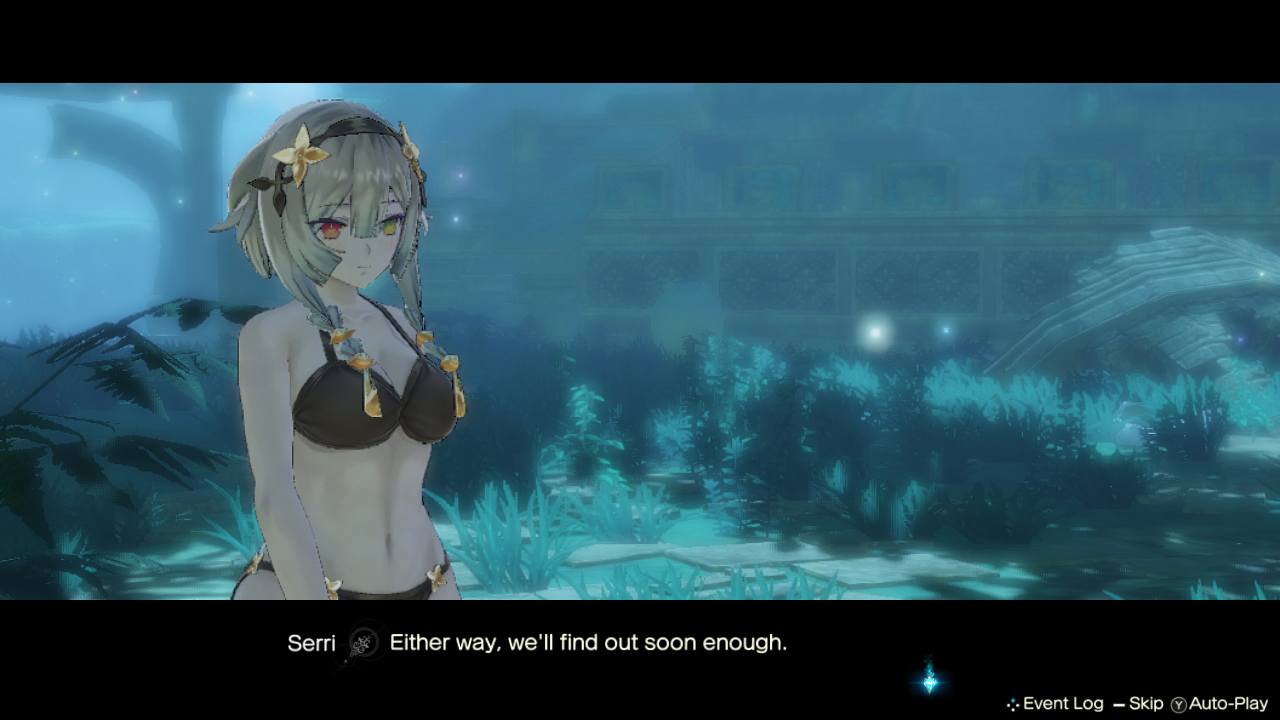Click the emblem icon next to Serri's name

point(364,643)
